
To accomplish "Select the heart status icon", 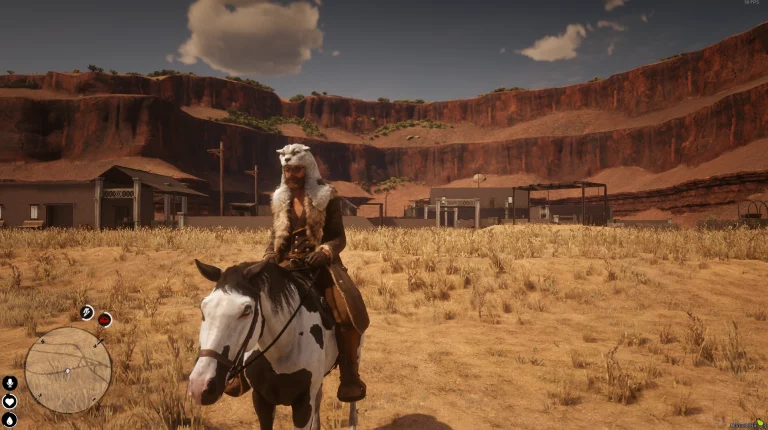I will [x=10, y=401].
